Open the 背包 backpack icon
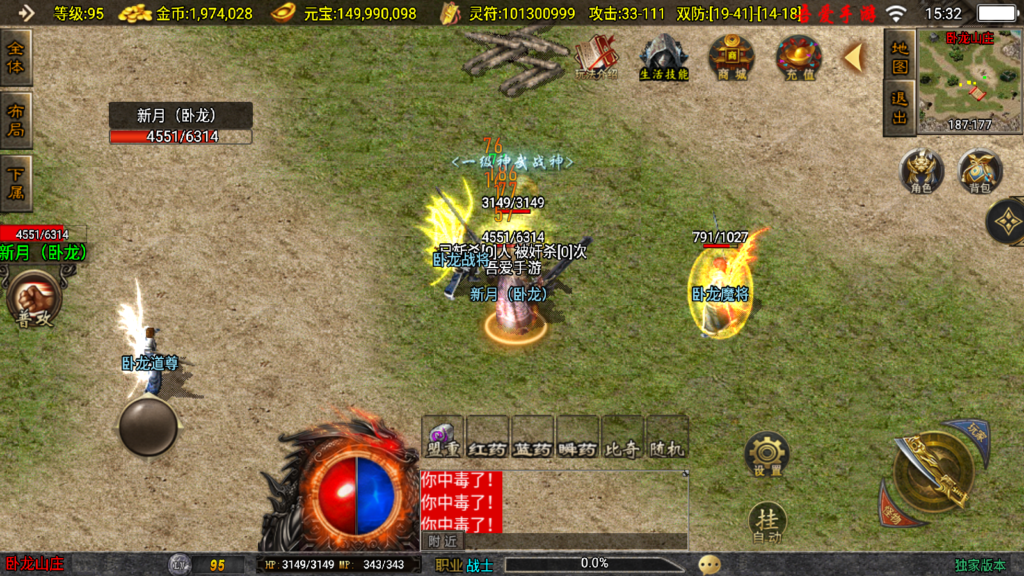 [x=980, y=171]
